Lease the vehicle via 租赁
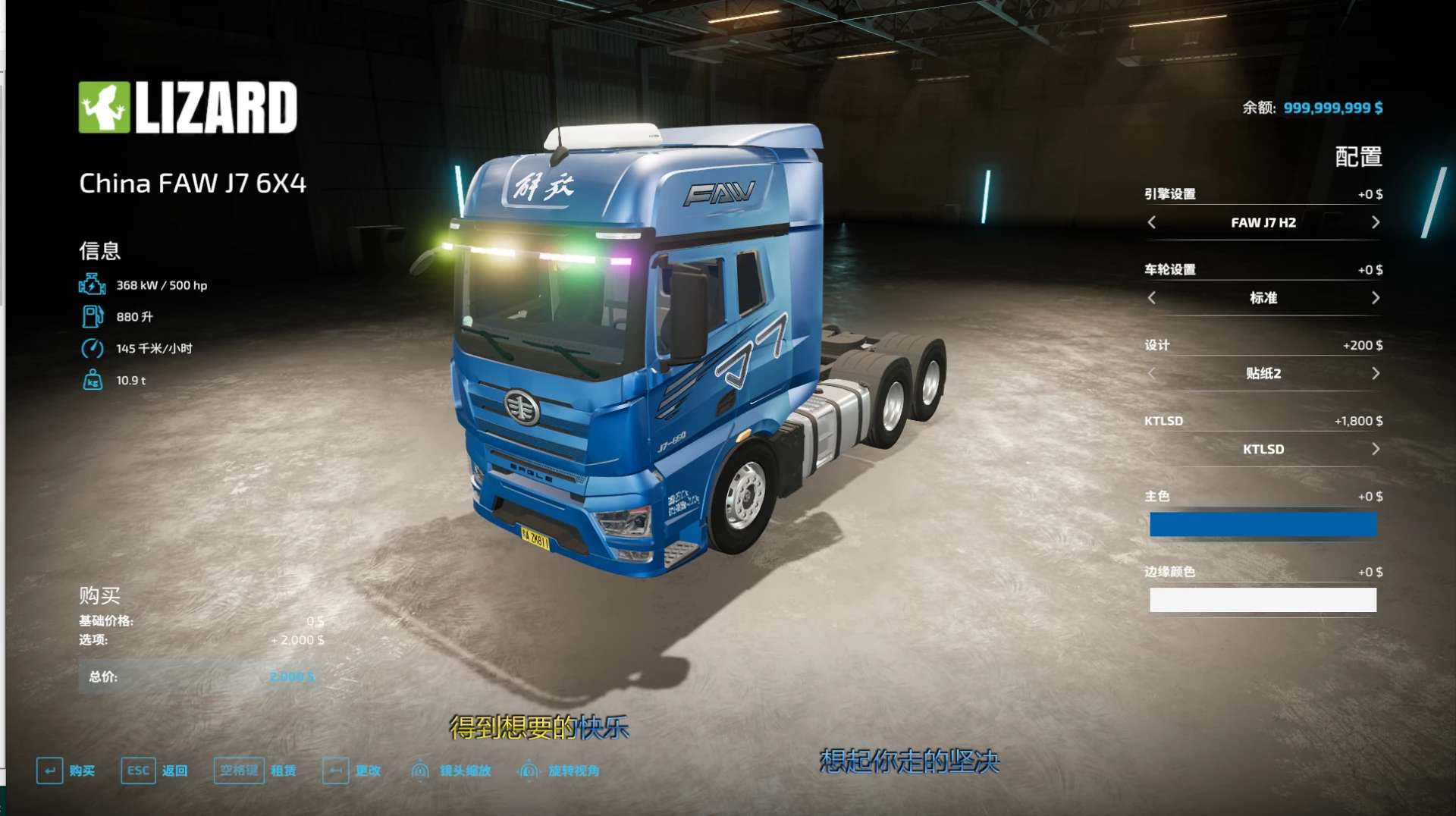Image resolution: width=1456 pixels, height=816 pixels. click(256, 771)
